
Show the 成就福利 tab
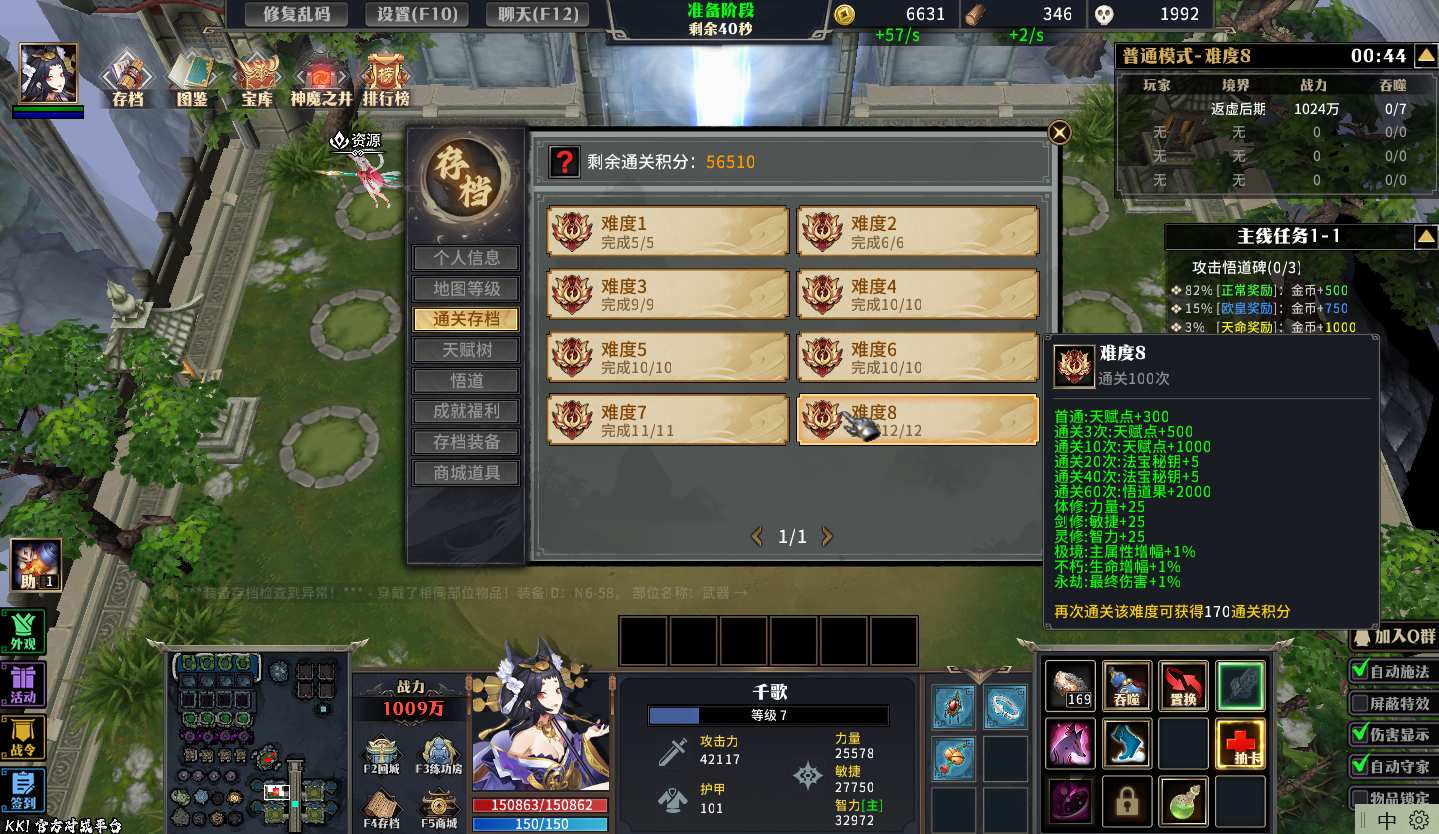pyautogui.click(x=466, y=411)
